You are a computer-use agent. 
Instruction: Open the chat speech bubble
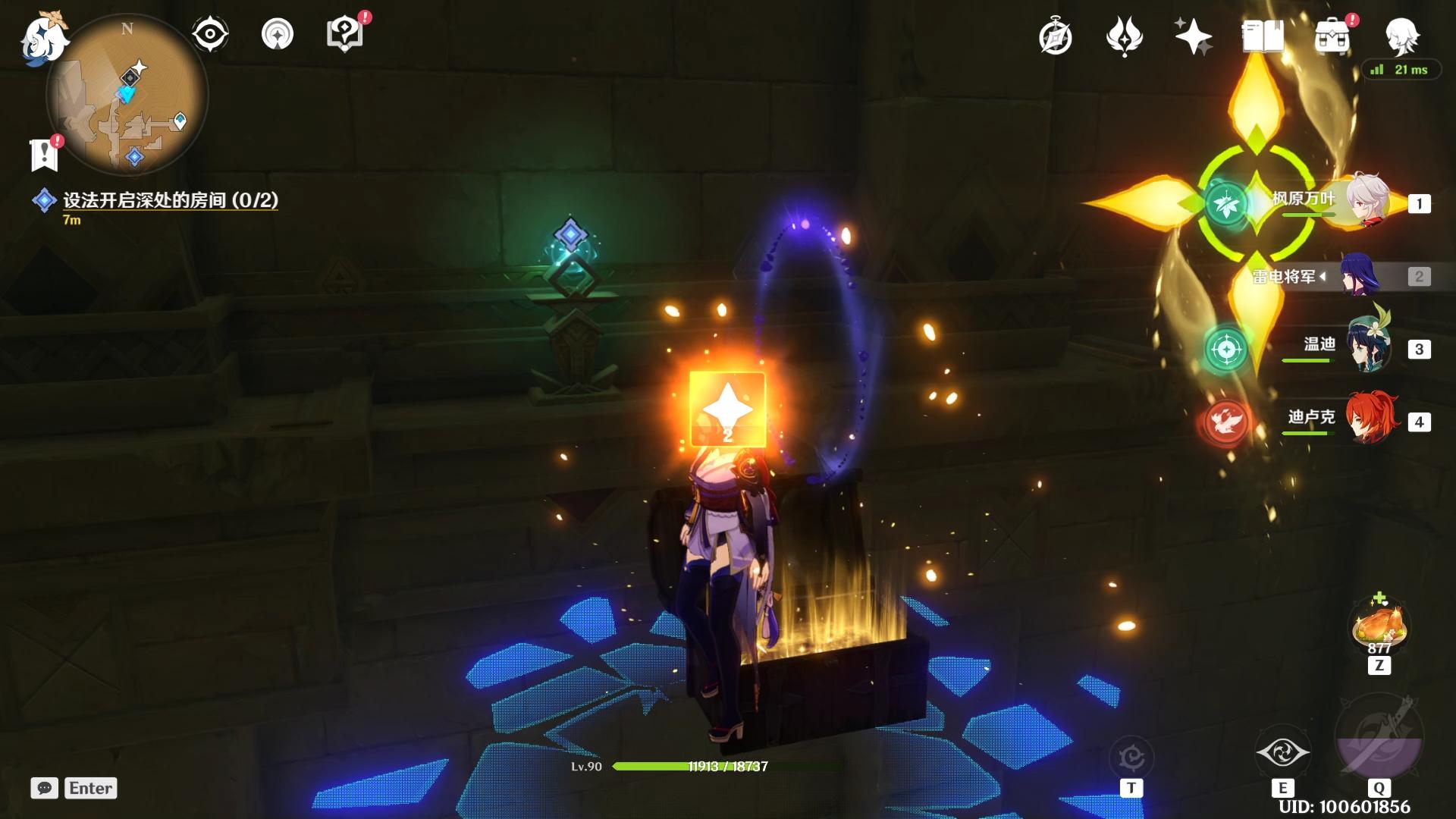pyautogui.click(x=45, y=788)
